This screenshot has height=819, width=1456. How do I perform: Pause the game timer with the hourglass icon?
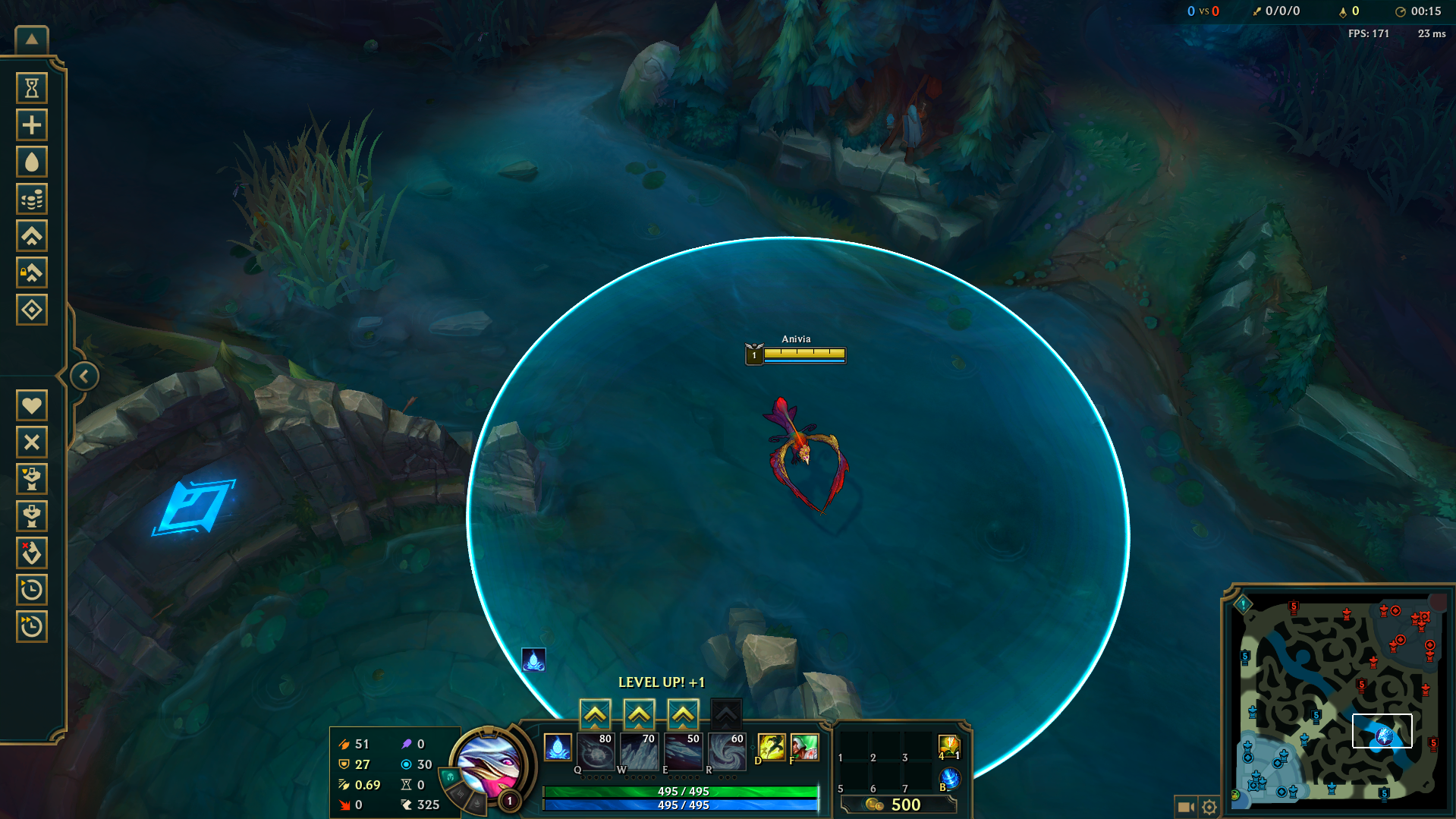(32, 87)
